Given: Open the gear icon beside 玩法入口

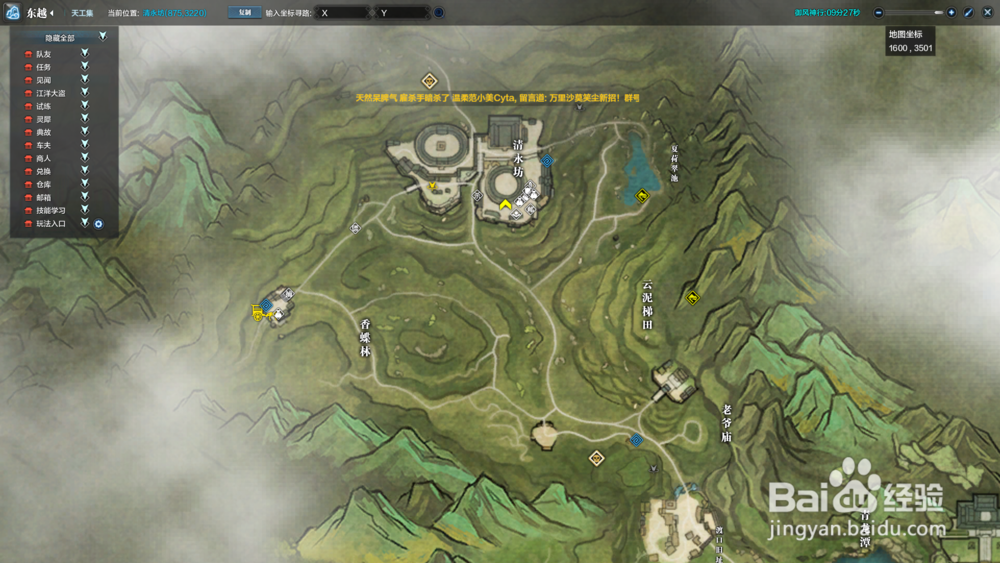Looking at the screenshot, I should (x=99, y=224).
